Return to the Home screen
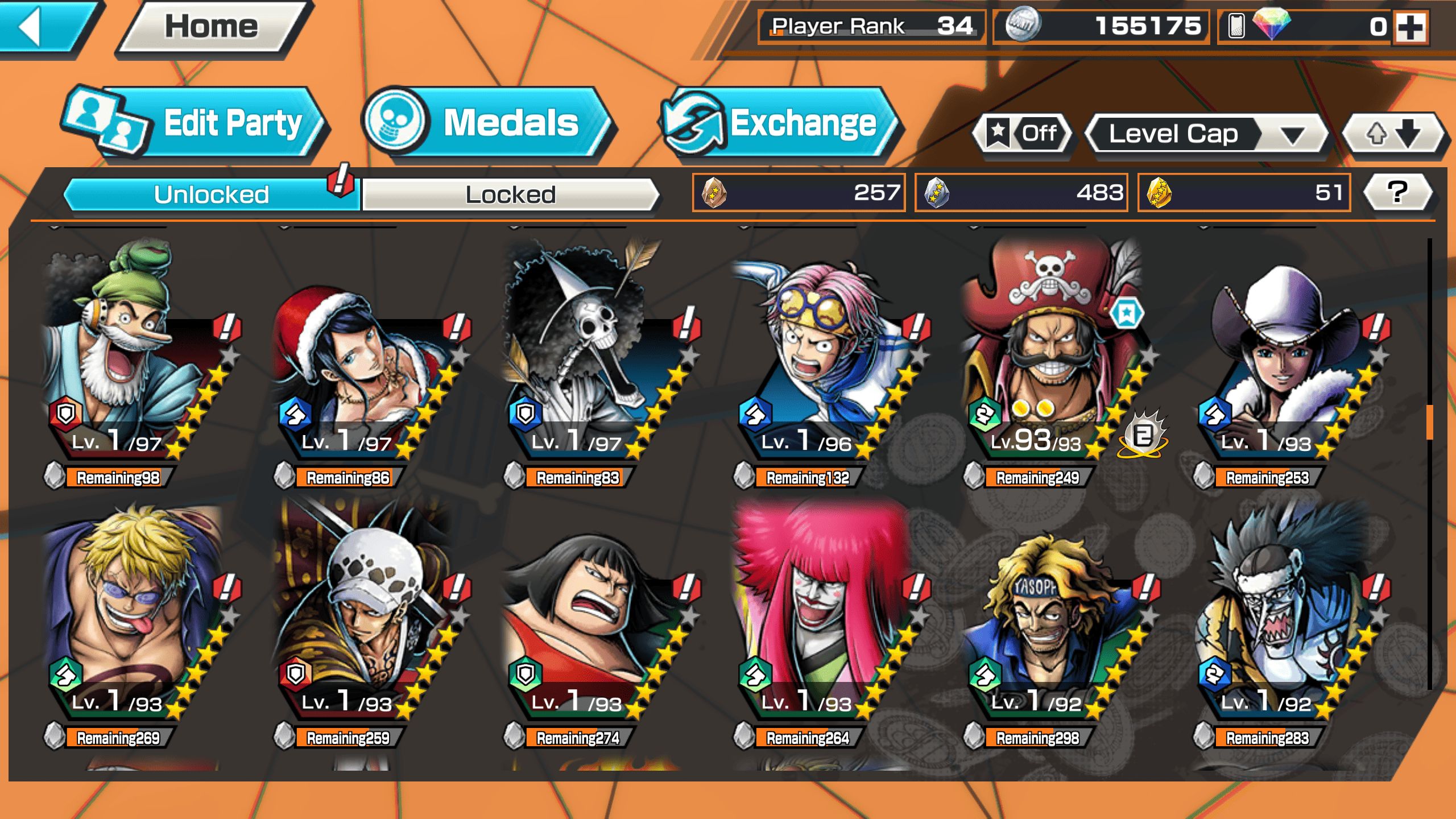The image size is (1456, 819). click(212, 27)
